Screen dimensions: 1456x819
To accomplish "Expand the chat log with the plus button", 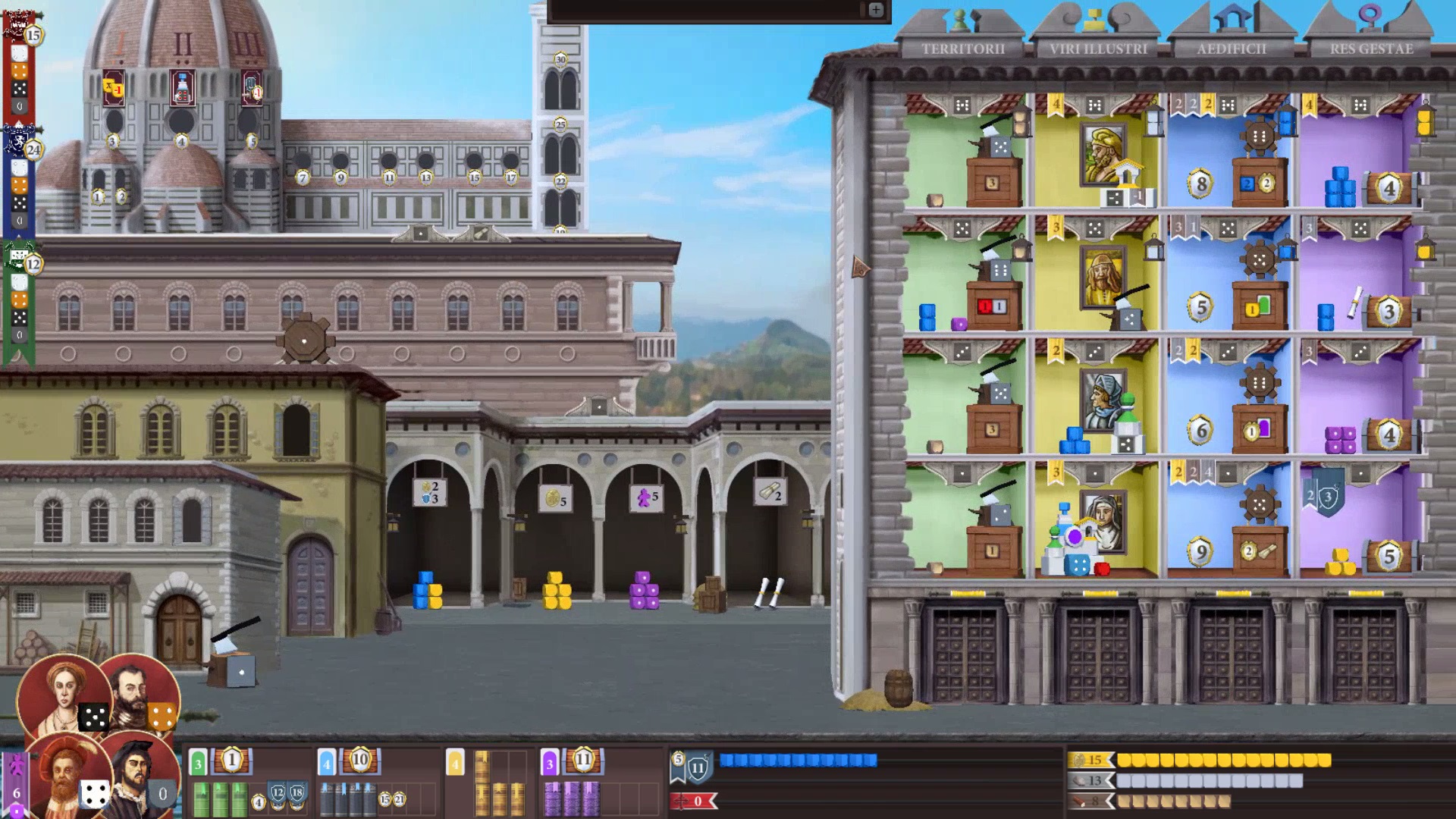I will tap(877, 11).
